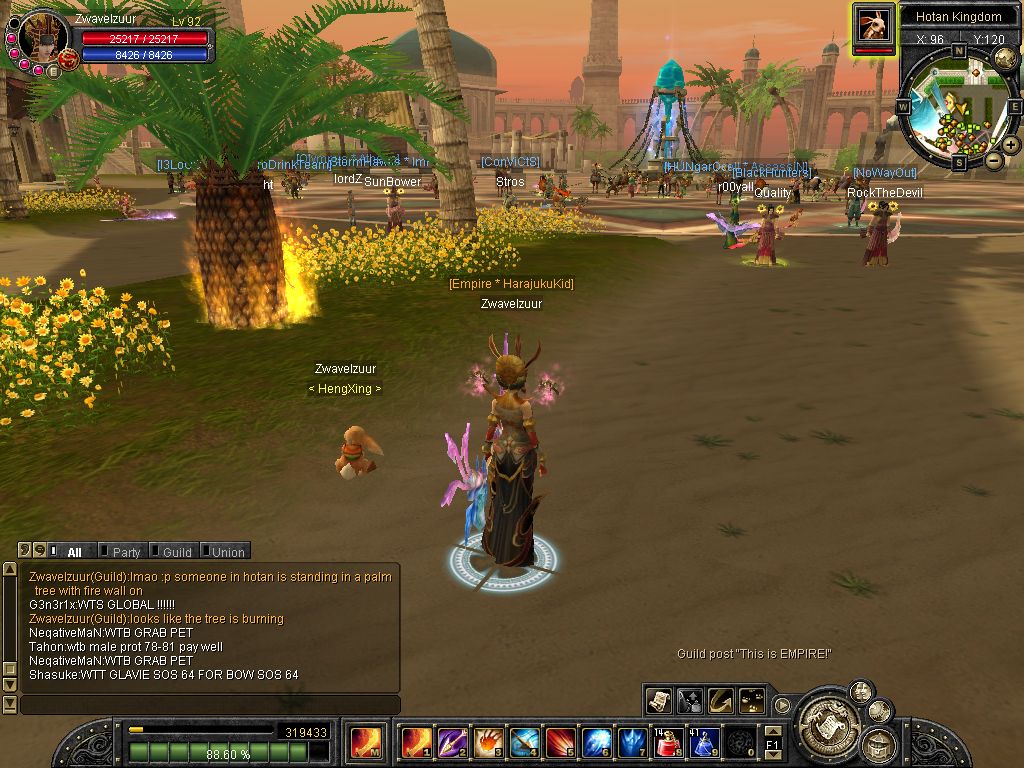Cast the fire fist skill in slot 3
Screen dimensions: 1024x768
pos(488,743)
